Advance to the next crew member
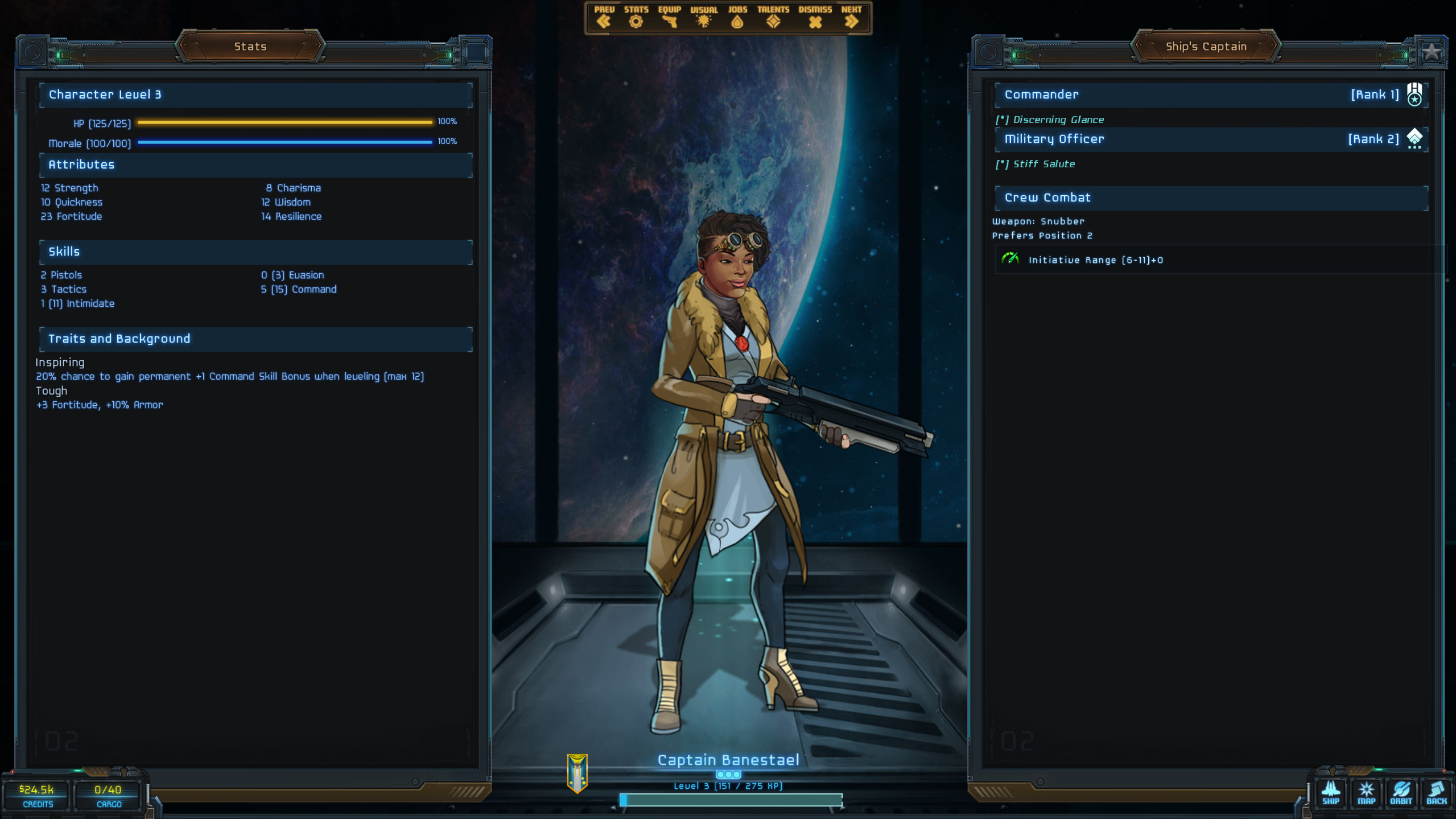1456x819 pixels. point(851,18)
